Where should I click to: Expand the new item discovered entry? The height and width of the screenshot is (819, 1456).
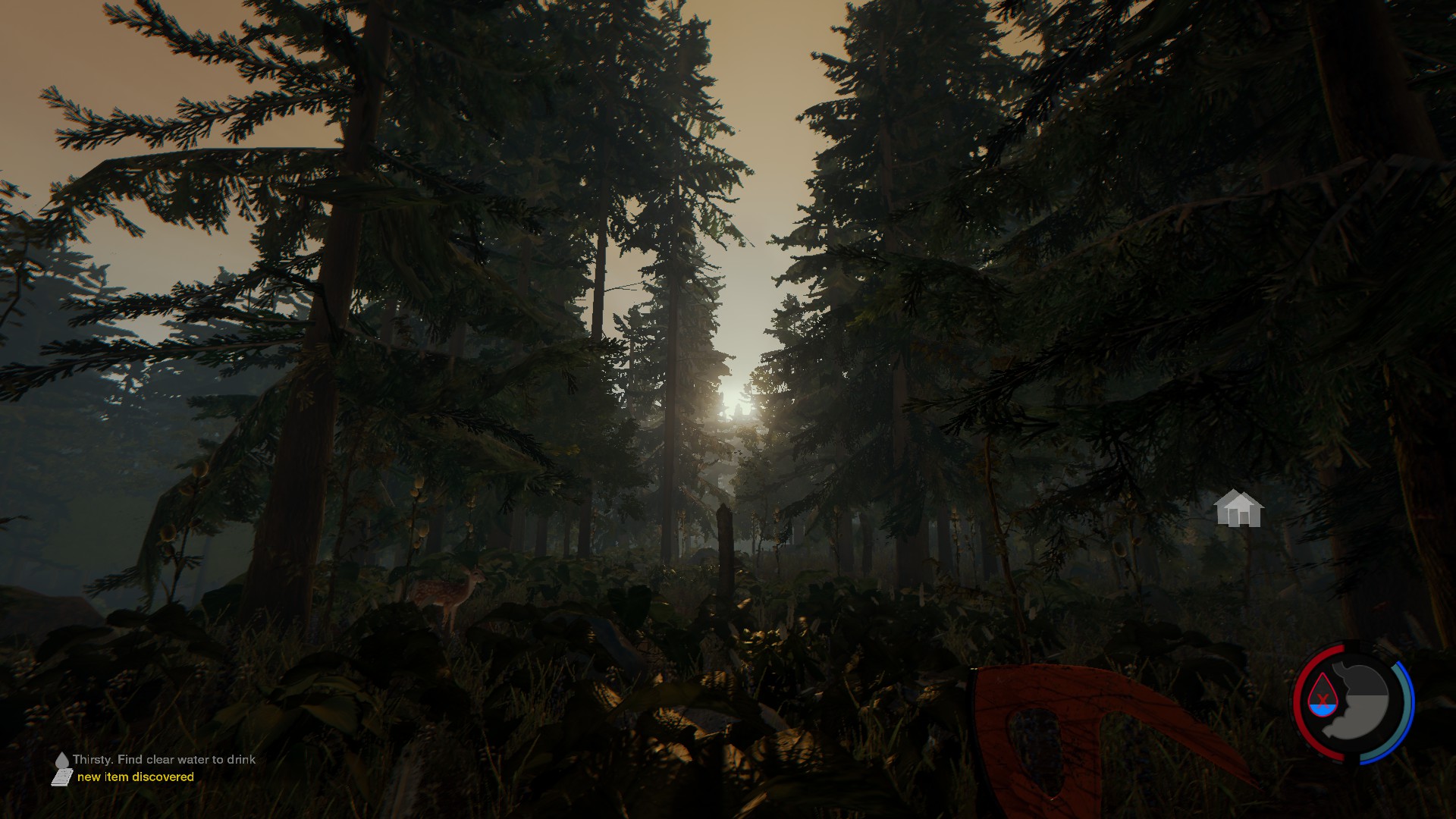pyautogui.click(x=136, y=777)
